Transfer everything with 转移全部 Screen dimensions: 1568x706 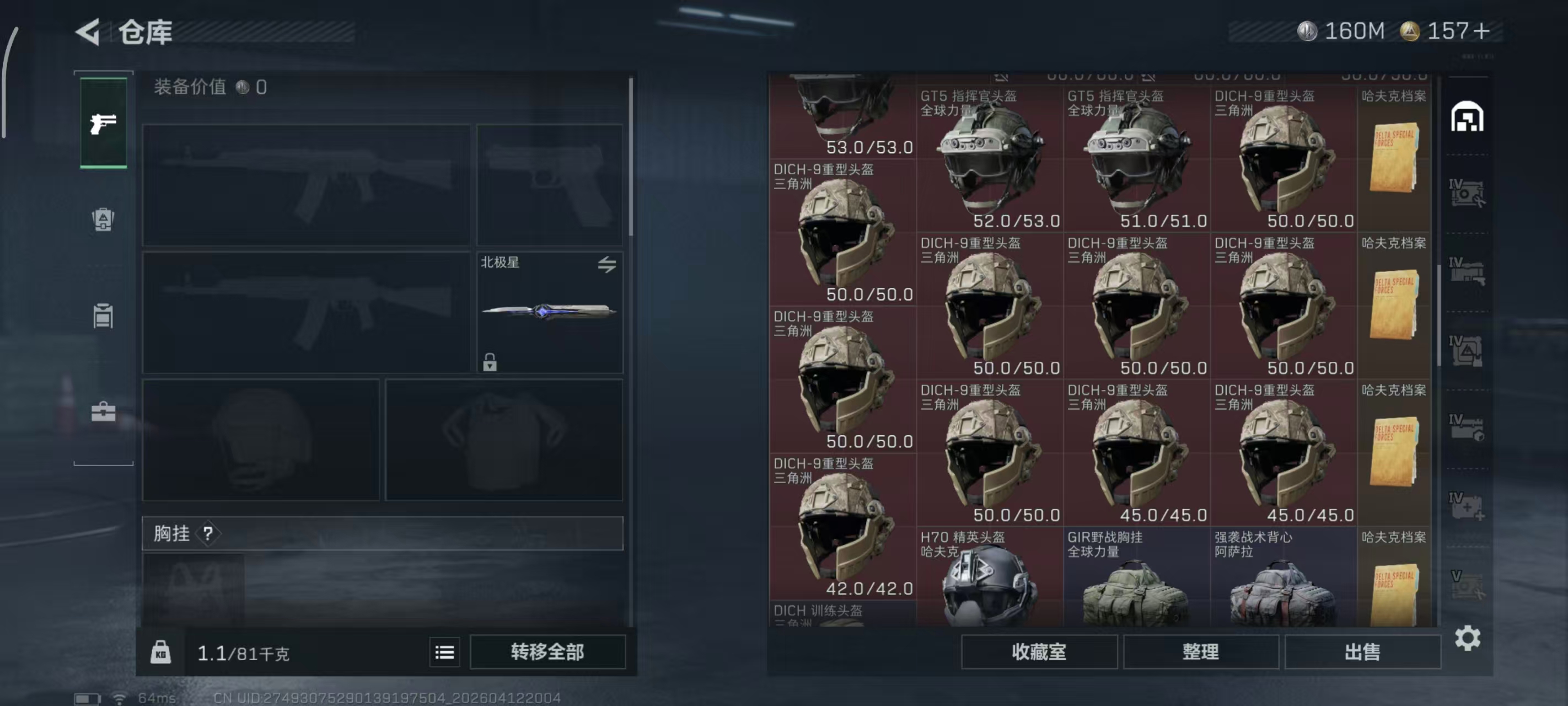pos(547,652)
